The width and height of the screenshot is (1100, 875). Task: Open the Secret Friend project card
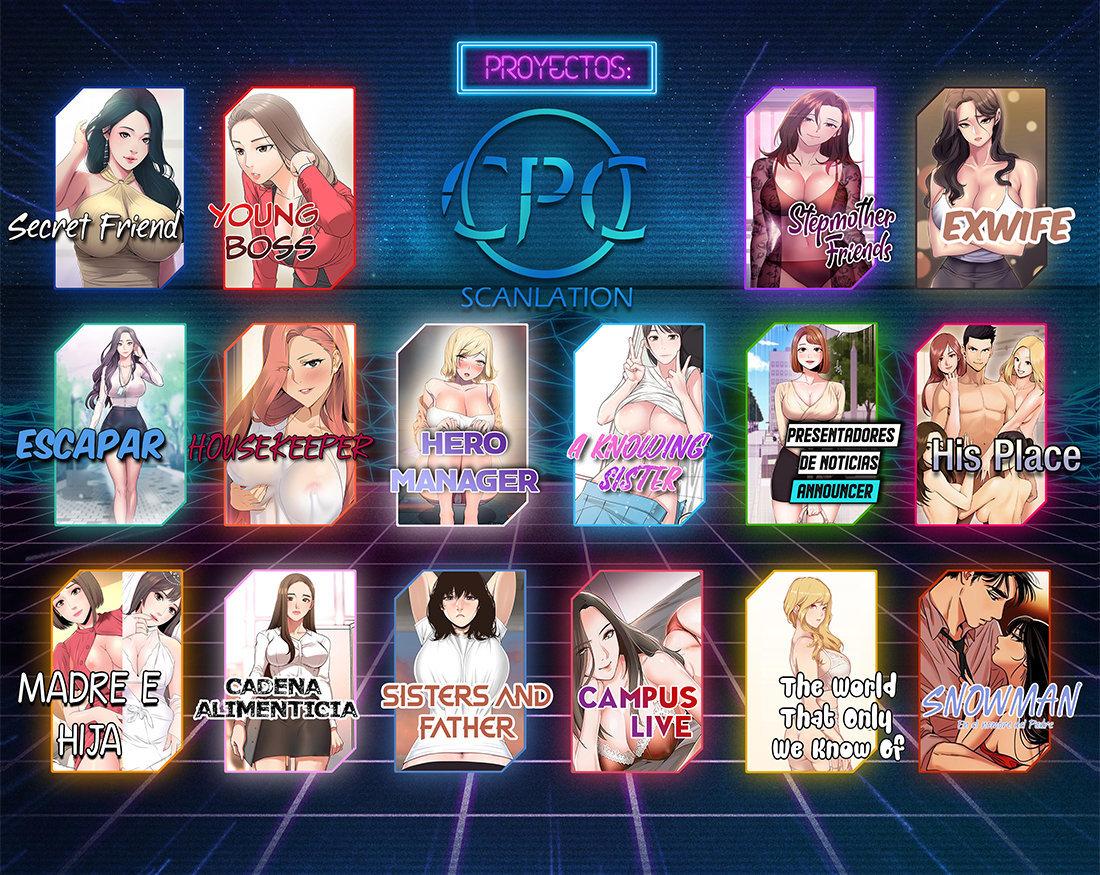(120, 187)
